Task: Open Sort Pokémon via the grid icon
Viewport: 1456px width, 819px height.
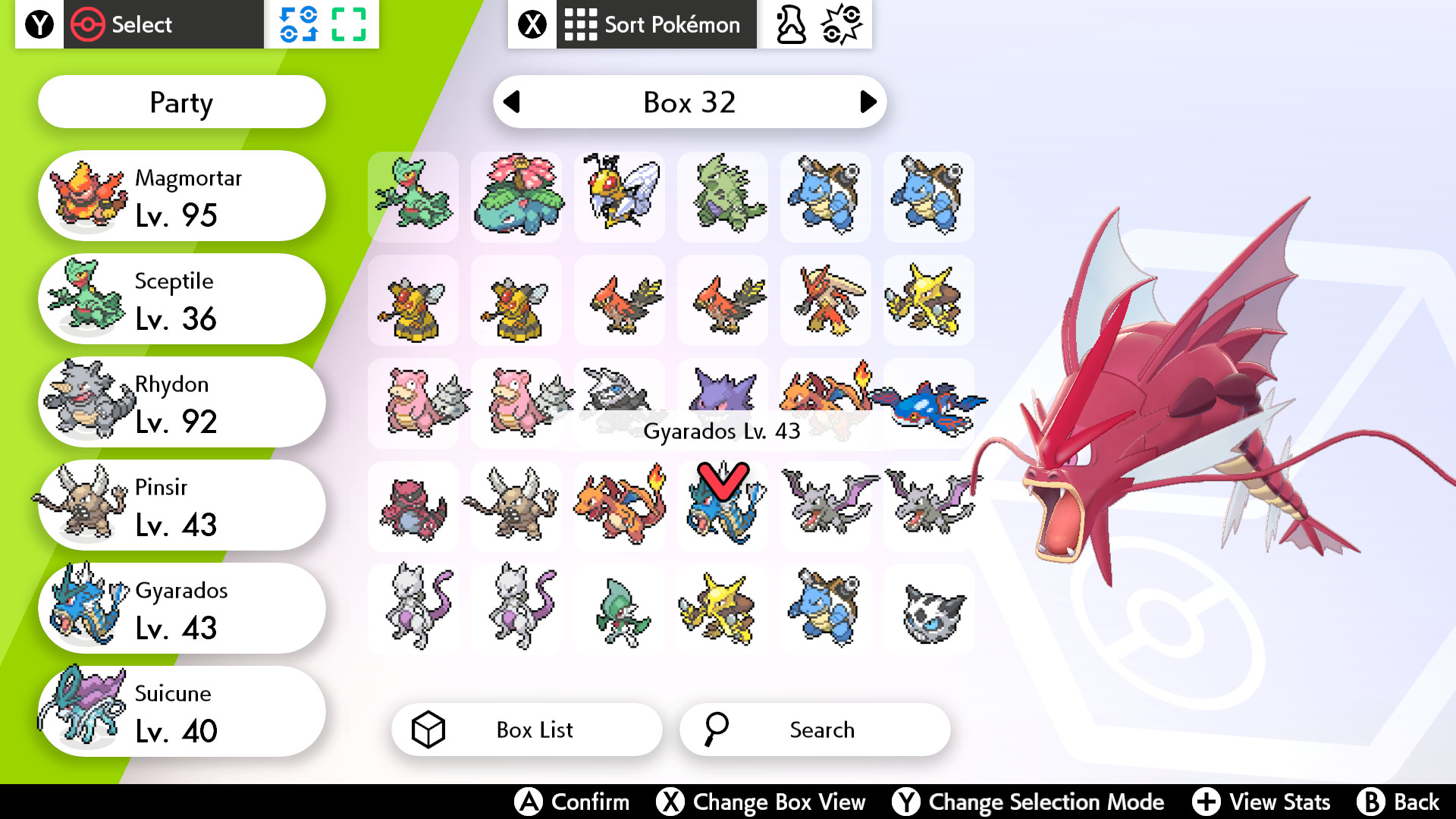Action: tap(580, 24)
